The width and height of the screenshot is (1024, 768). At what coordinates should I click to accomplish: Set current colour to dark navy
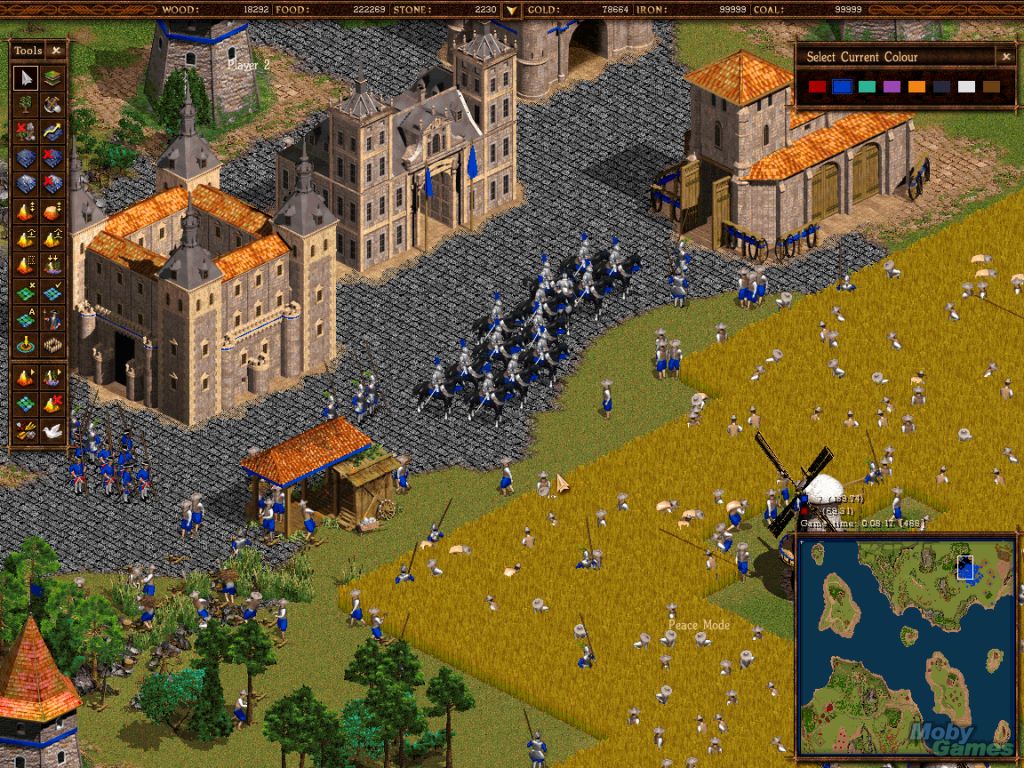click(941, 87)
